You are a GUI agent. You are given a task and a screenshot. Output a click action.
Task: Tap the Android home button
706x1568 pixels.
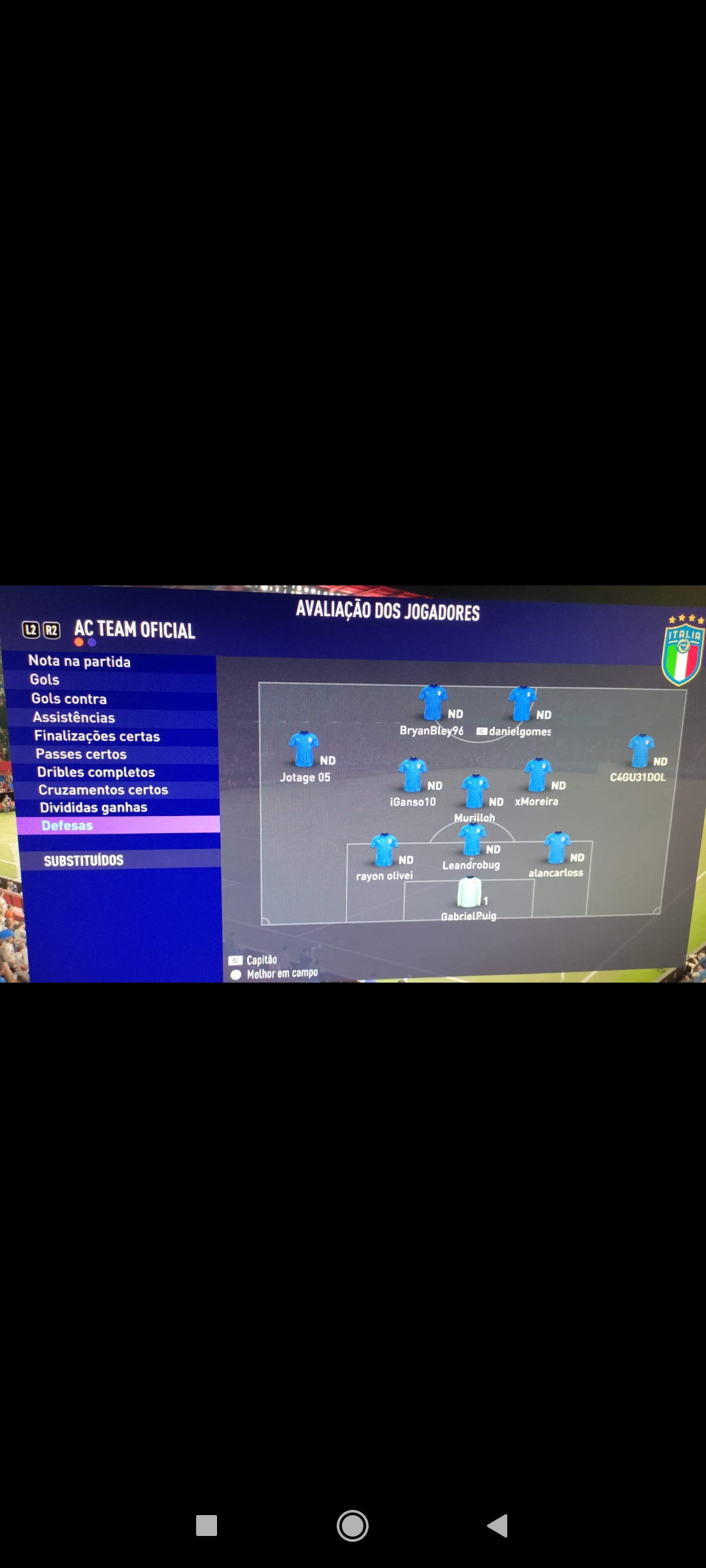coord(352,1526)
